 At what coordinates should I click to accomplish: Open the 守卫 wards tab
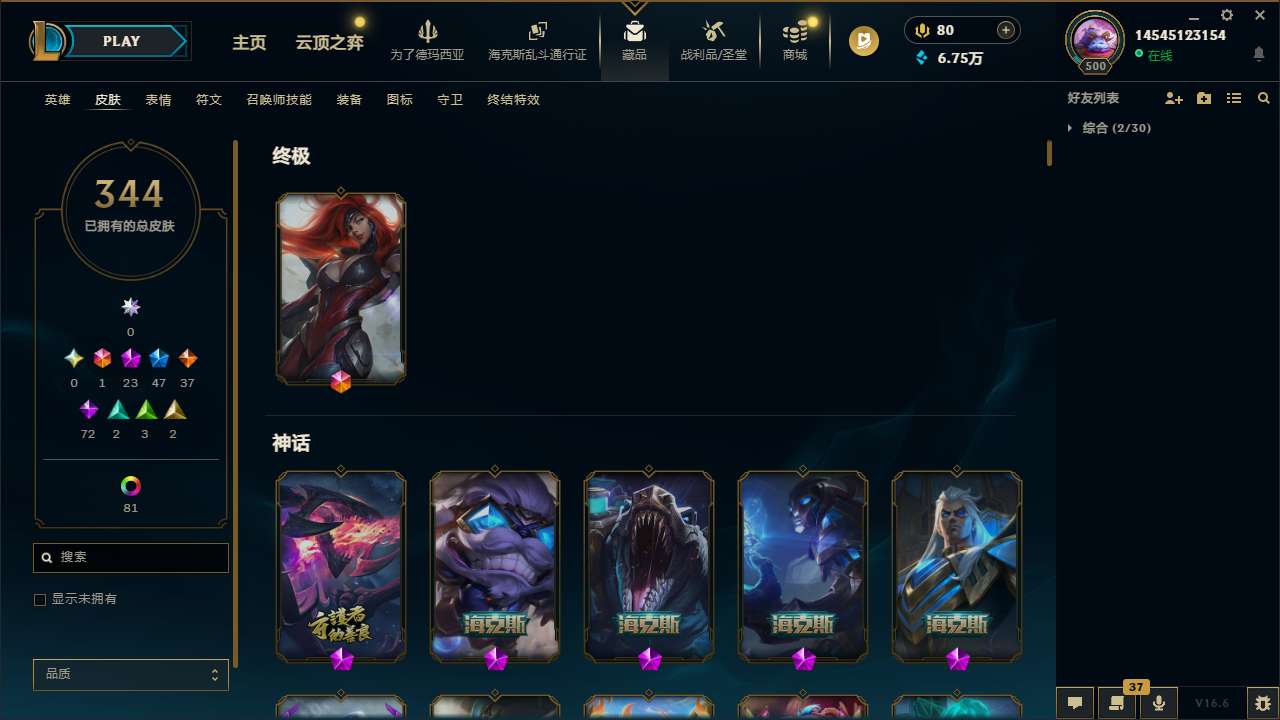(449, 99)
